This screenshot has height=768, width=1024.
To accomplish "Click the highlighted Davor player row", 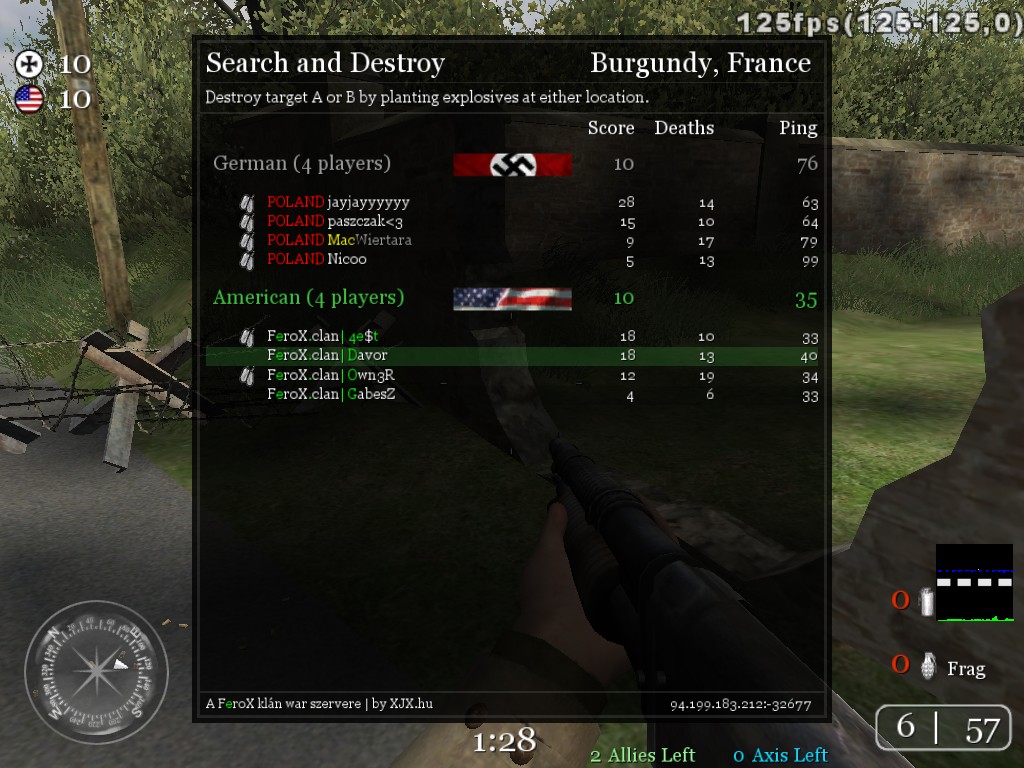I will pos(512,356).
